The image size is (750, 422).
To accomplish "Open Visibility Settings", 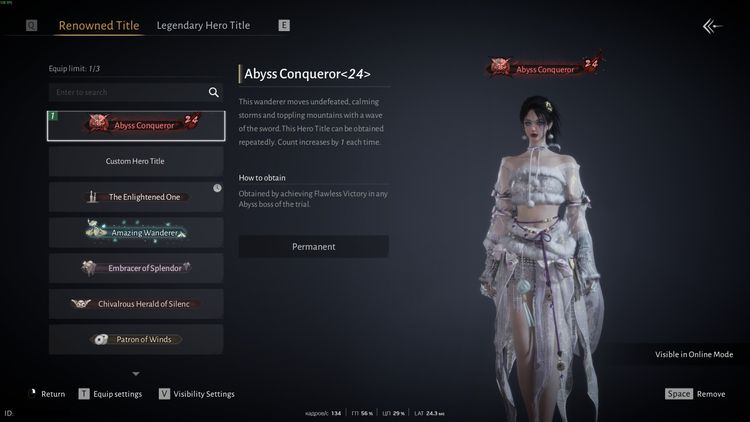I will (197, 394).
